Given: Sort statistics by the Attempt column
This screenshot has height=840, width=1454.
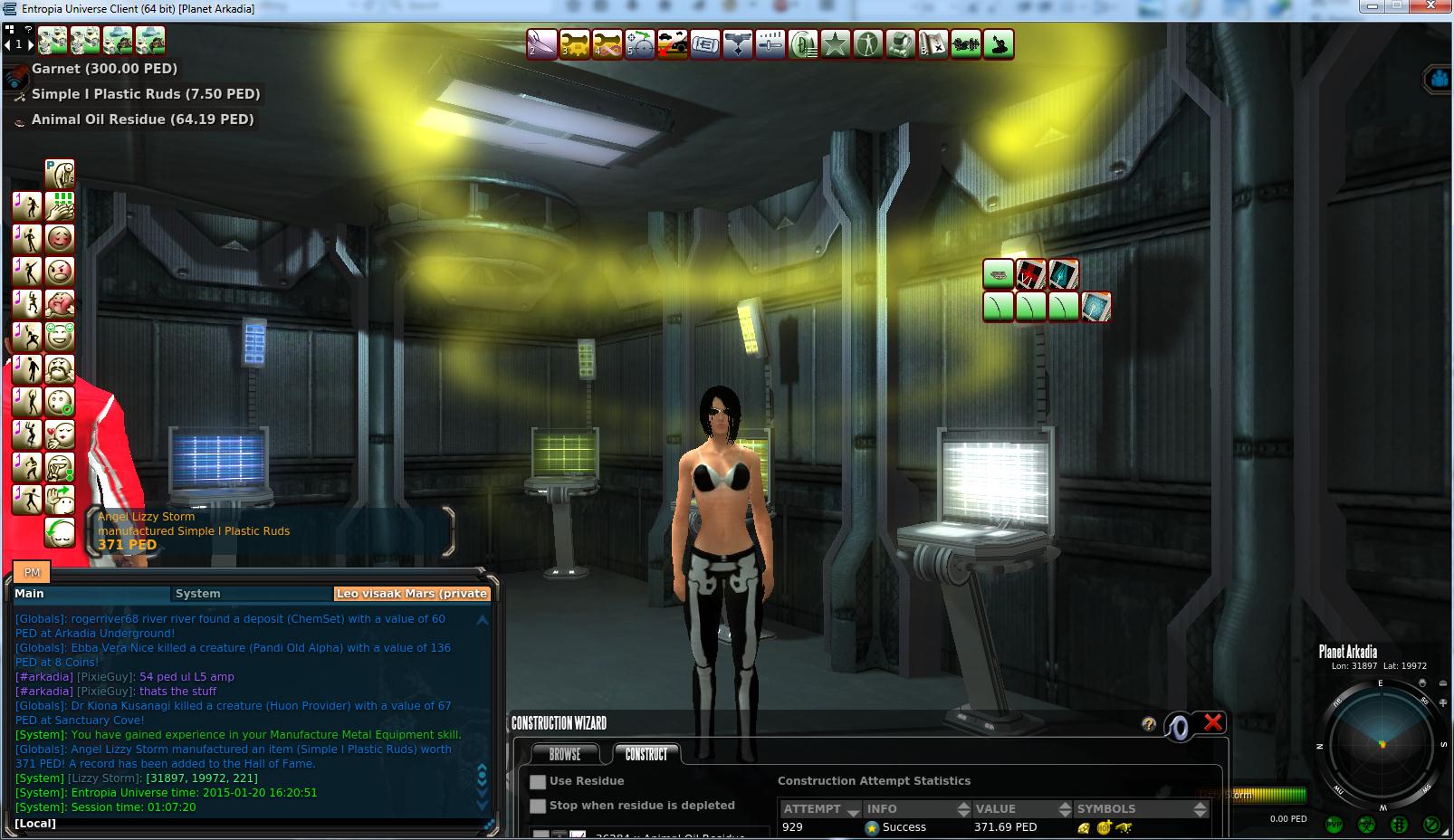Looking at the screenshot, I should (818, 808).
